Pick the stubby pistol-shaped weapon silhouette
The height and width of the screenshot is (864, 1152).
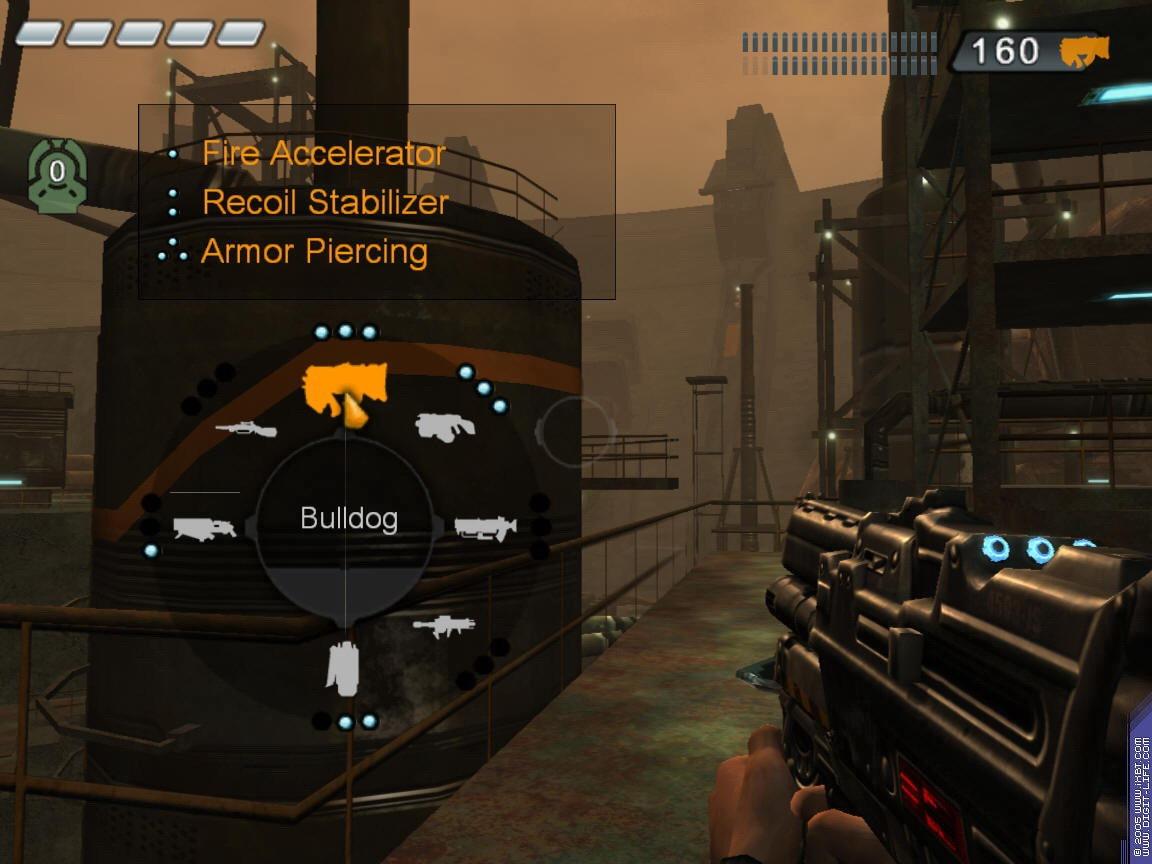coord(445,426)
